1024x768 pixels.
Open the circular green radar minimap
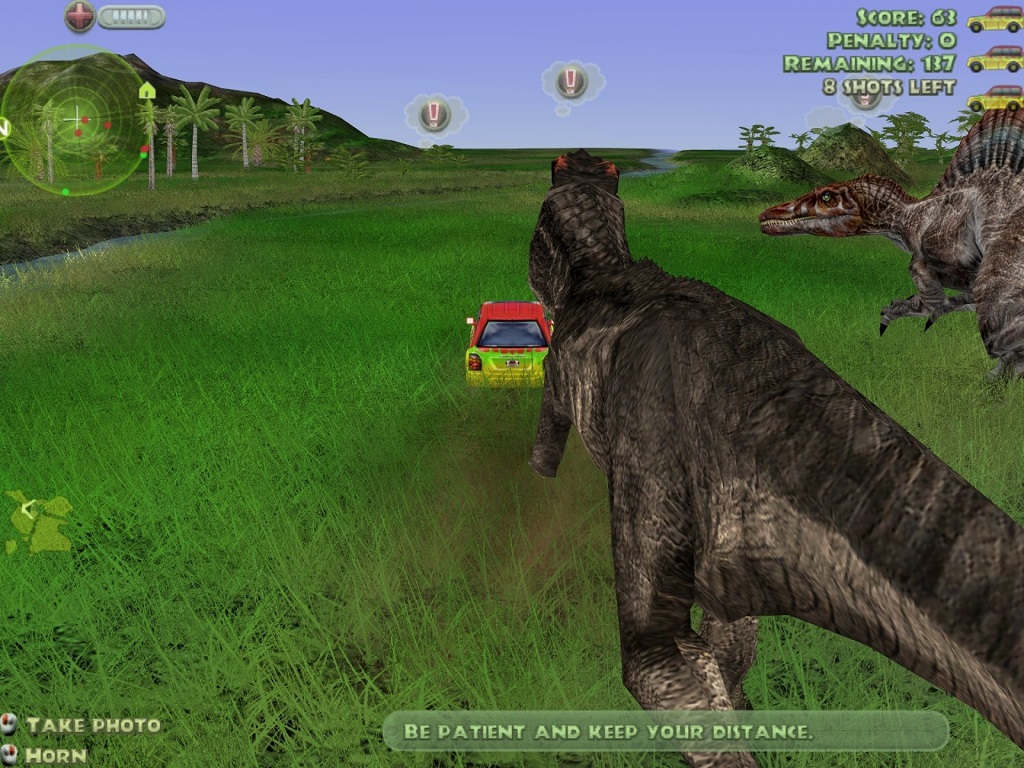click(74, 121)
